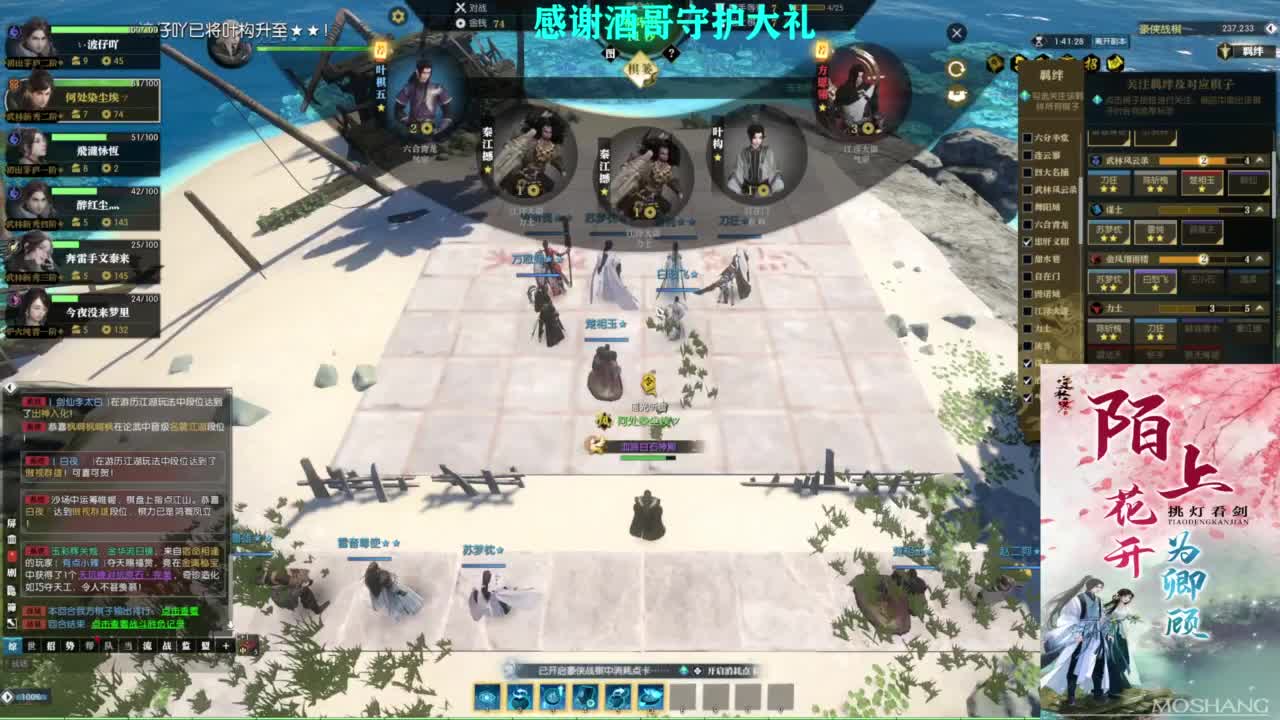
Task: Click the ? help icon near 棋笈
Action: [x=671, y=53]
